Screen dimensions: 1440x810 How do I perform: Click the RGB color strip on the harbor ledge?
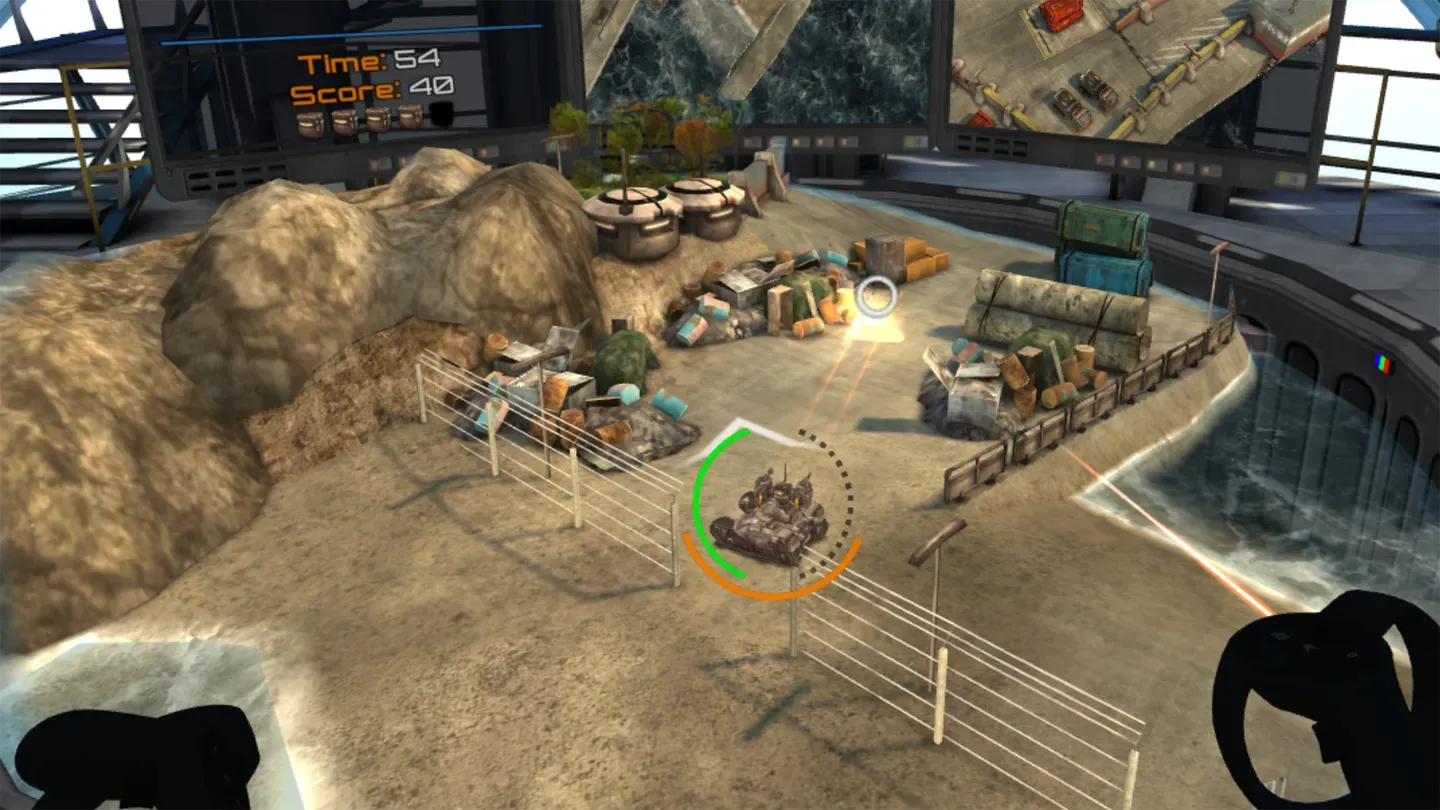[1381, 364]
